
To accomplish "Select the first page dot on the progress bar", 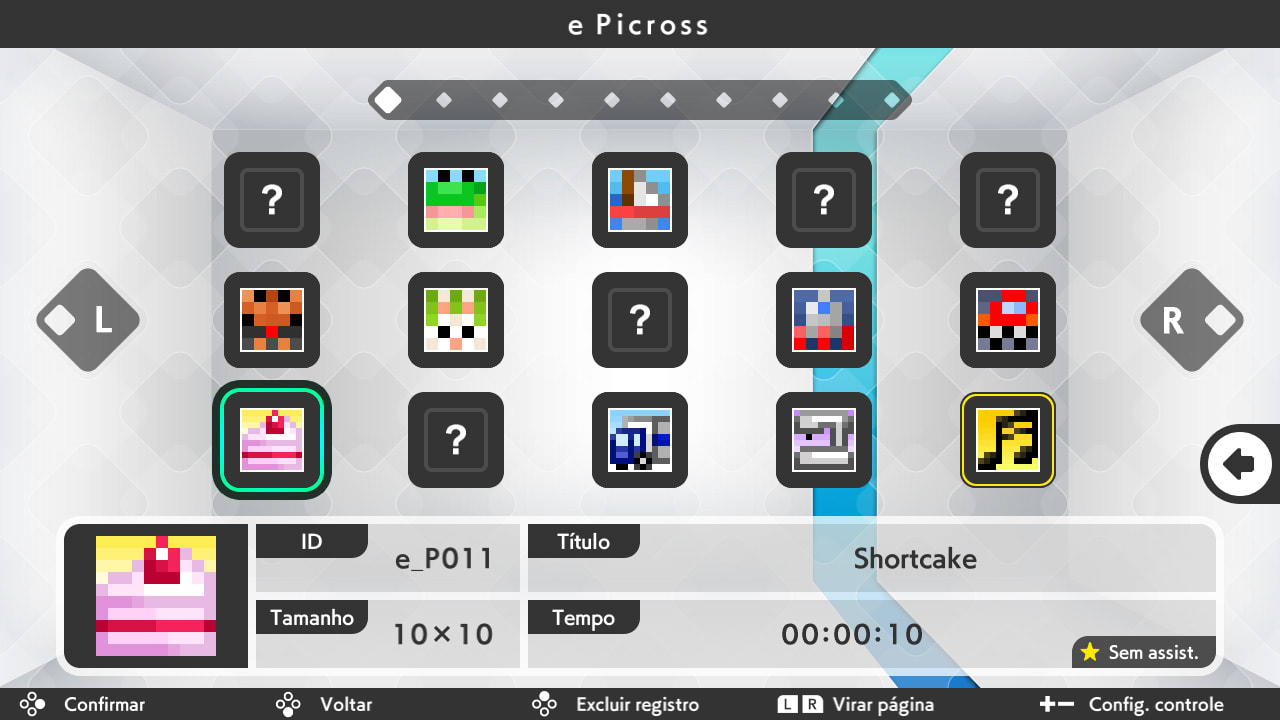I will point(388,99).
